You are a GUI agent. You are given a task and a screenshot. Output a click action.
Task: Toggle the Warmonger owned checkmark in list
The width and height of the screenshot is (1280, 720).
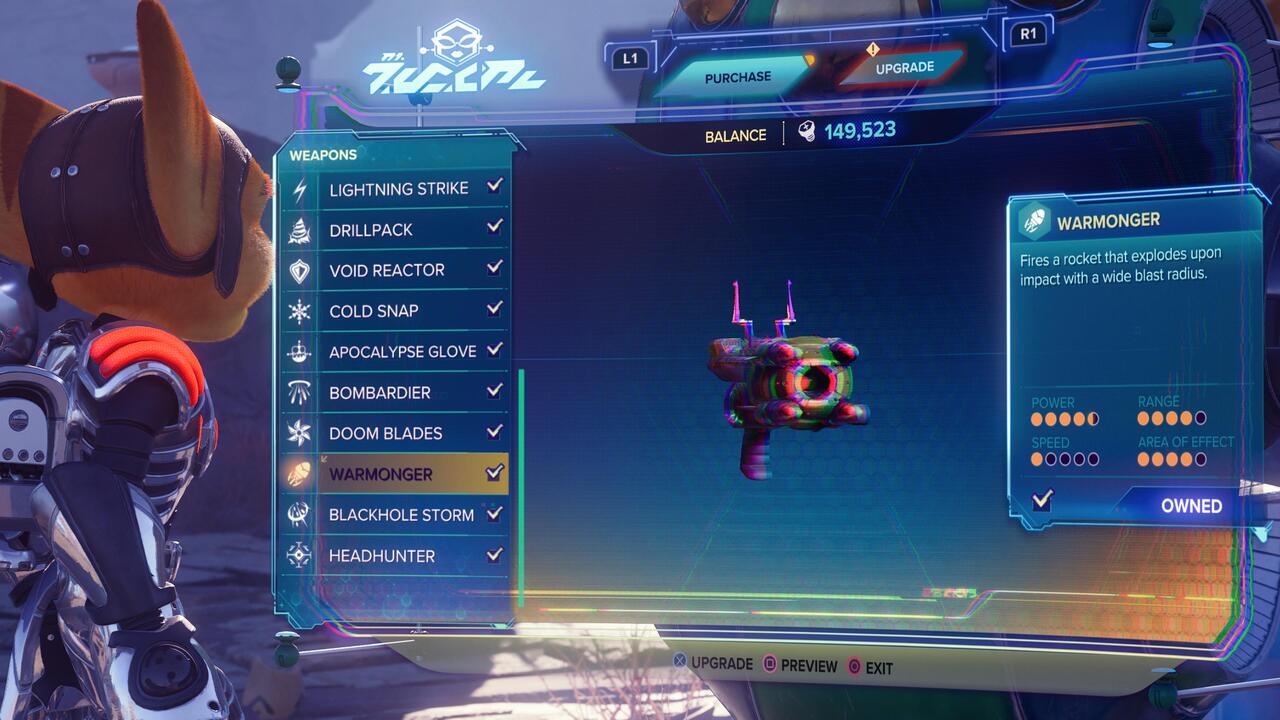492,474
